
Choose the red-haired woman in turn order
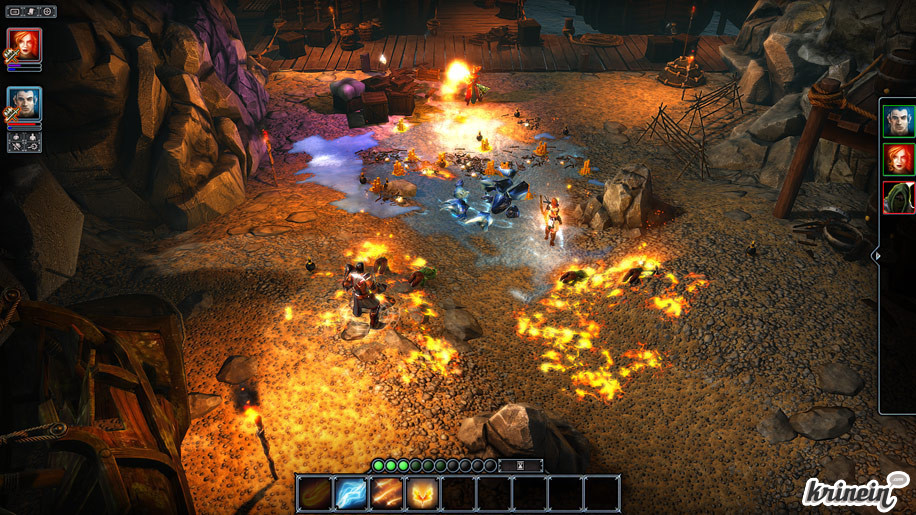click(x=898, y=159)
